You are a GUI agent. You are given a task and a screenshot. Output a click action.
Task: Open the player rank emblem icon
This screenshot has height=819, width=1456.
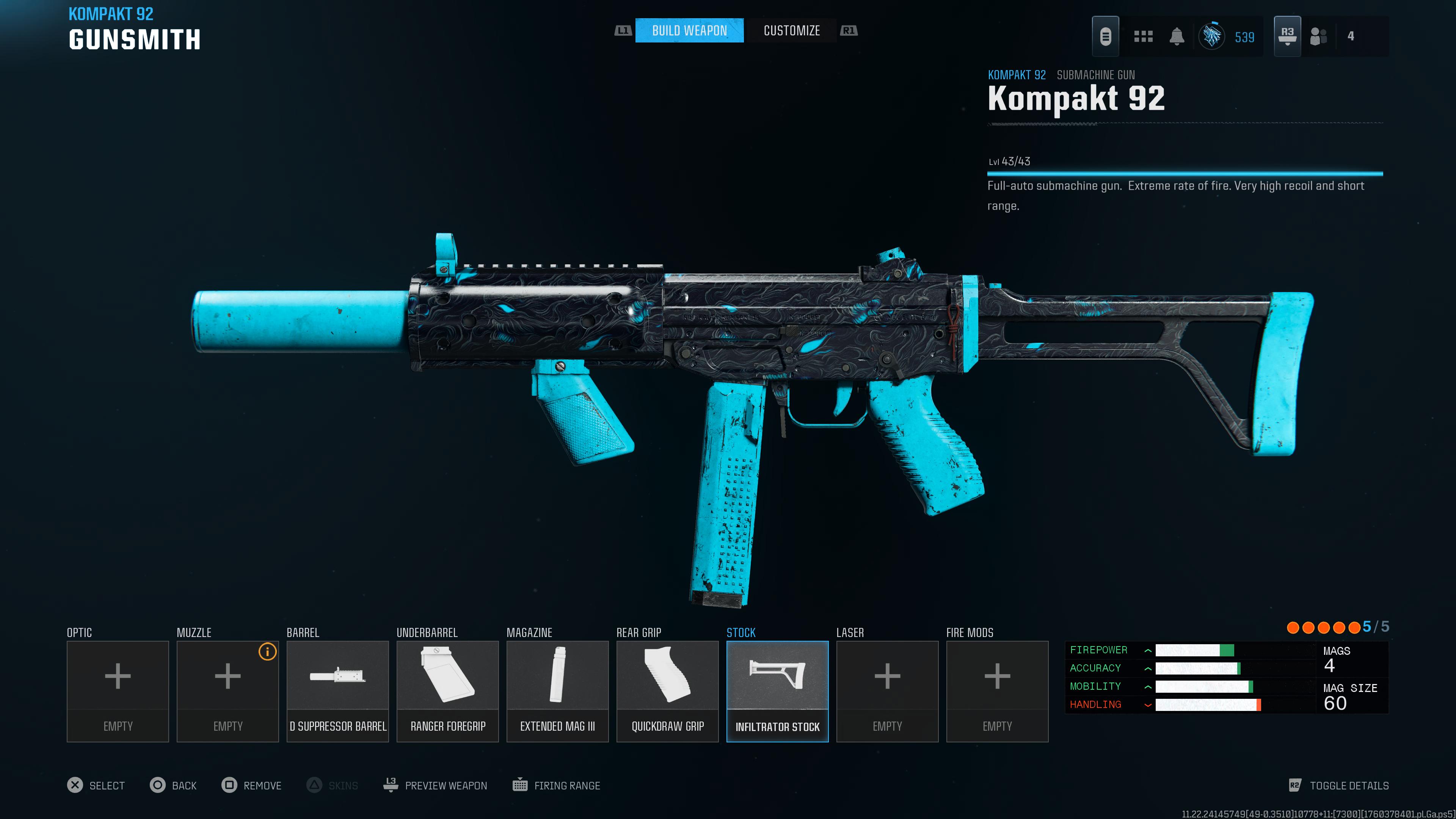(1212, 37)
